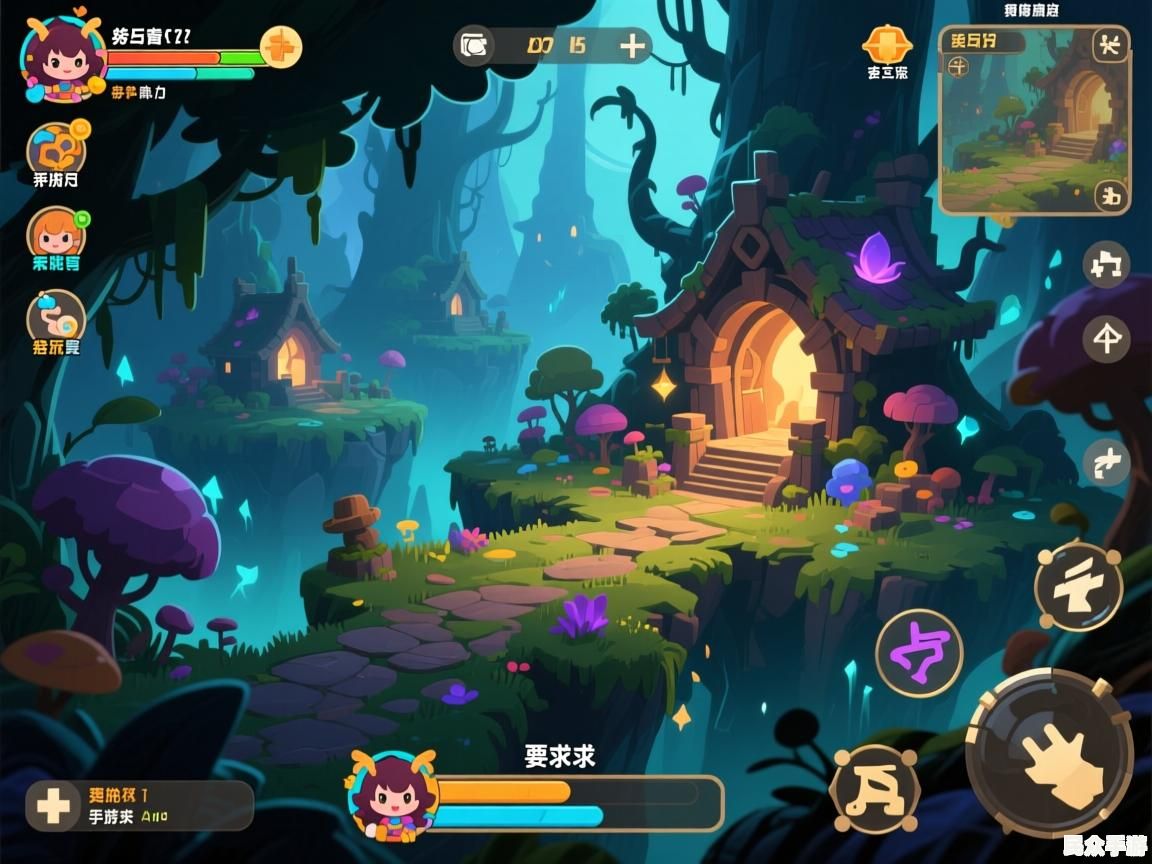Activate the purple rune skill button
The width and height of the screenshot is (1152, 864).
[919, 653]
